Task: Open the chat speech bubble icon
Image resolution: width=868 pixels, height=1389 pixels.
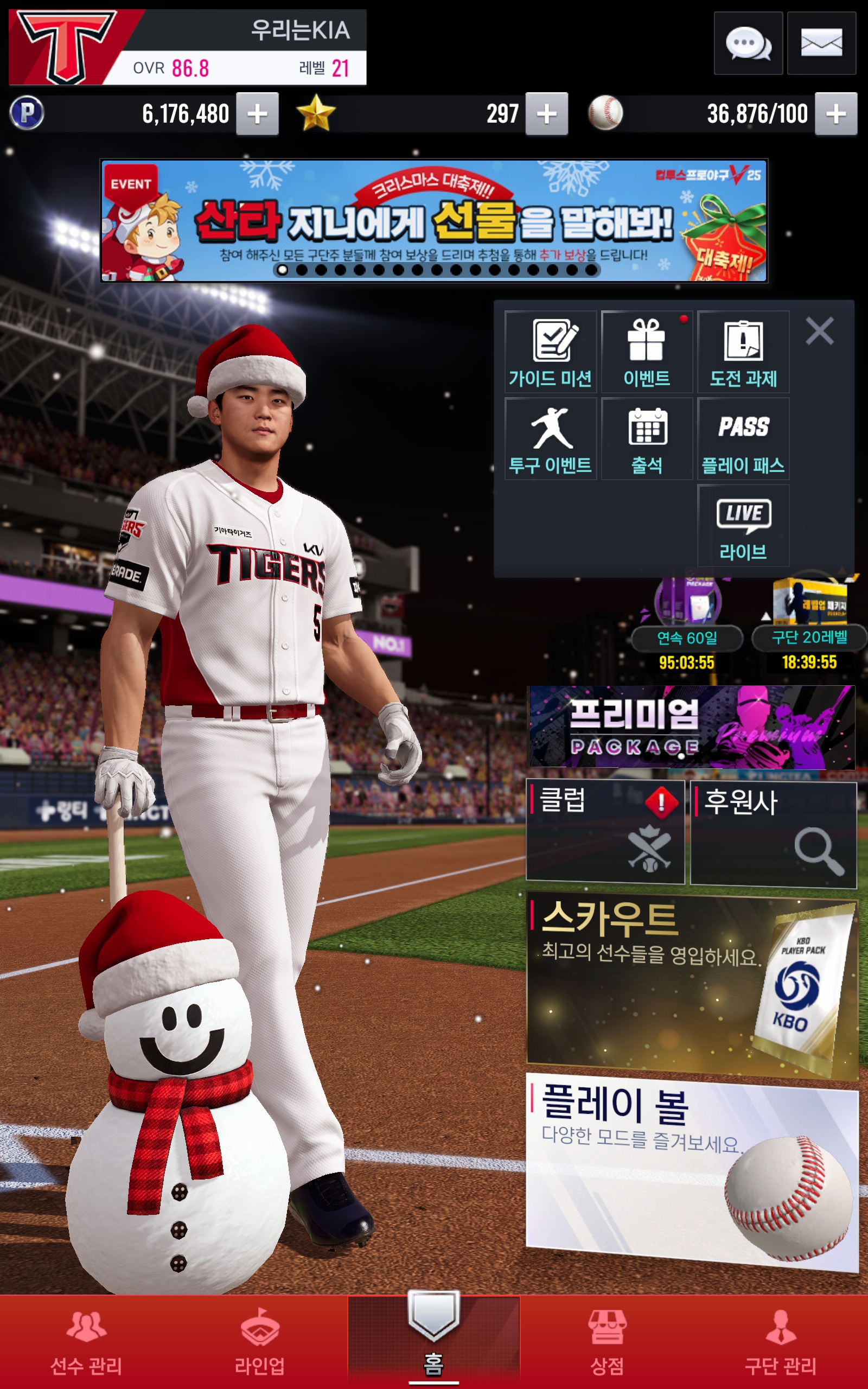Action: 748,43
